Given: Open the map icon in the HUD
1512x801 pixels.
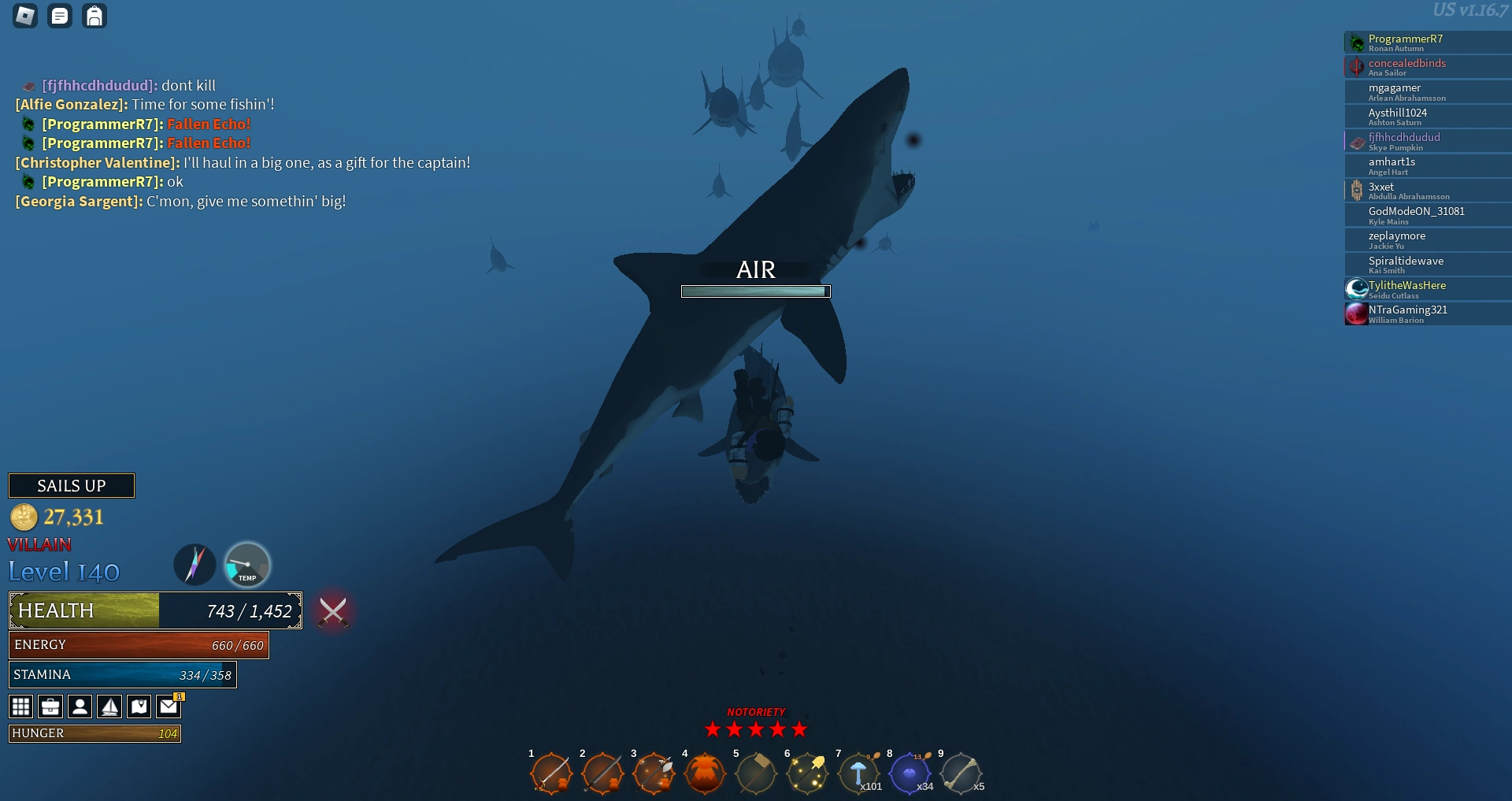Looking at the screenshot, I should (x=139, y=706).
